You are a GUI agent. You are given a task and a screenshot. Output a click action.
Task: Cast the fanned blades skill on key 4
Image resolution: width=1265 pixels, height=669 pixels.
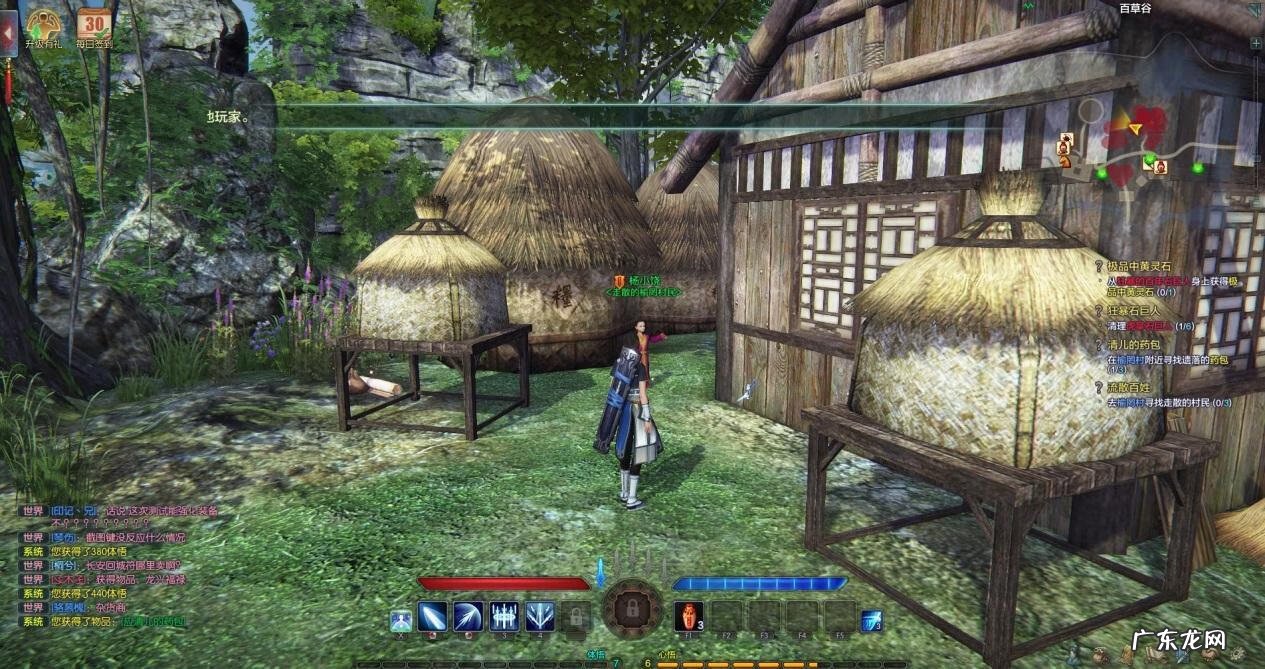540,616
